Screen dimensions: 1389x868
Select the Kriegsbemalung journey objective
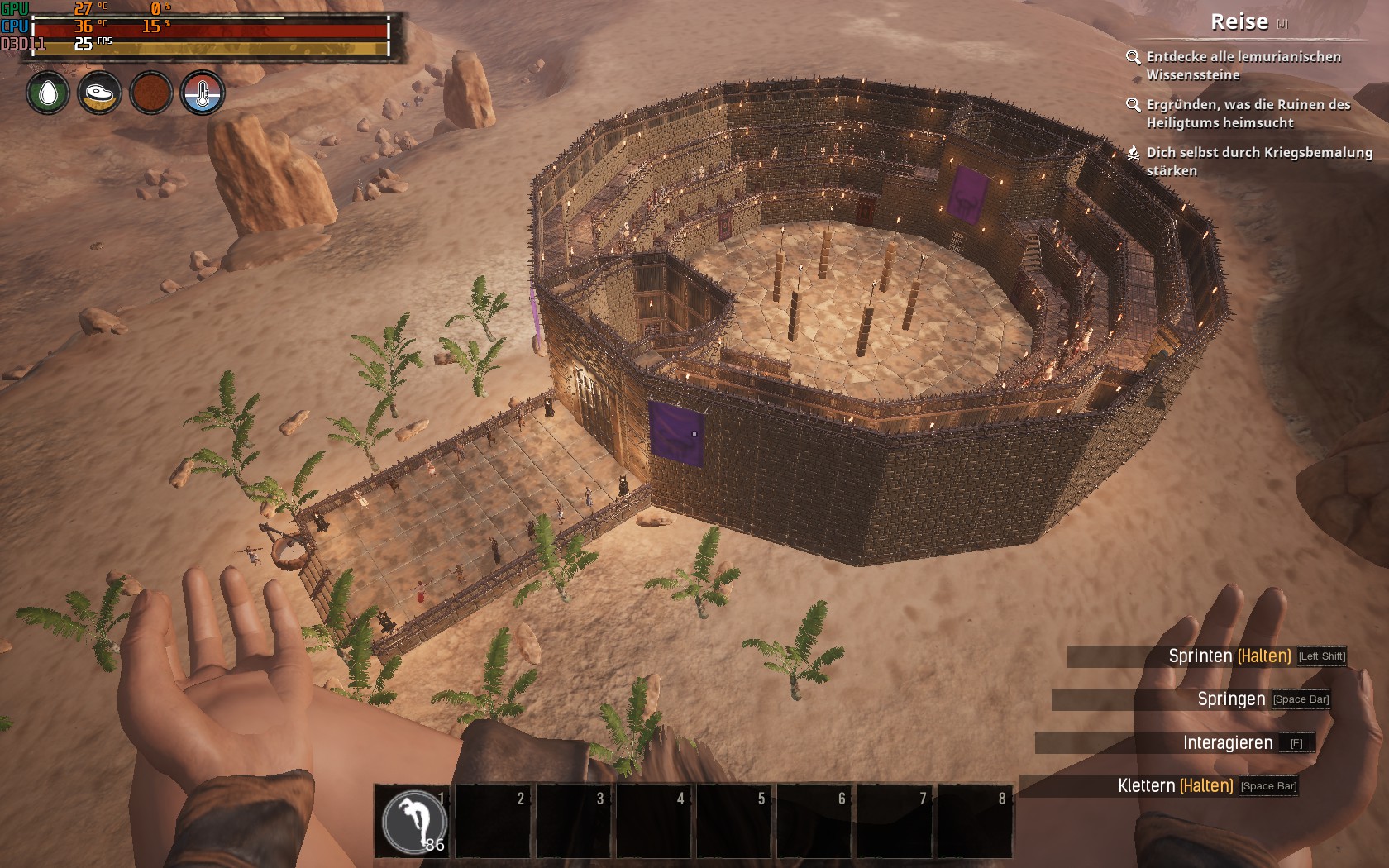[1258, 161]
